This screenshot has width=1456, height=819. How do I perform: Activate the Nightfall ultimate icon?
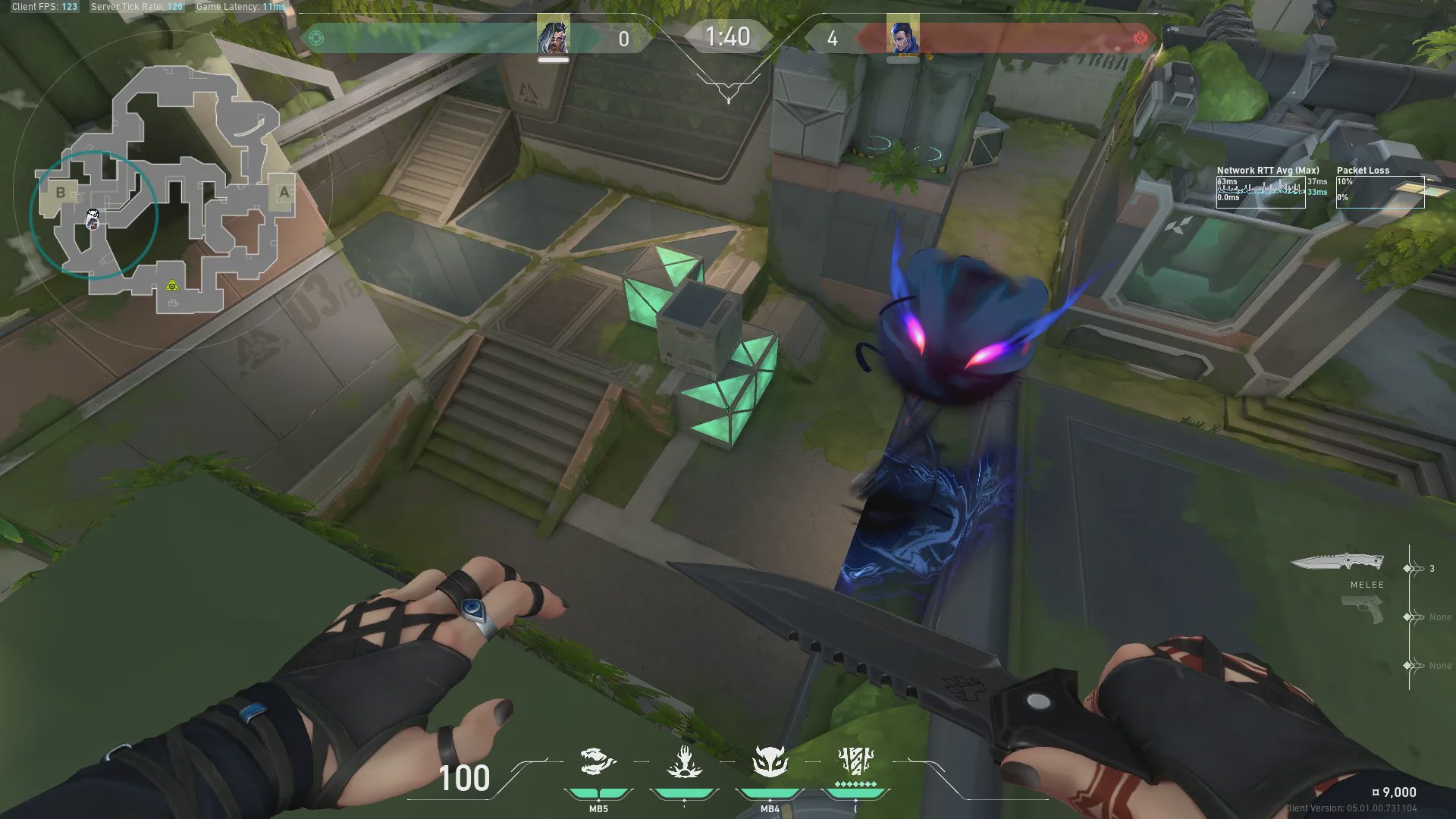[x=855, y=761]
